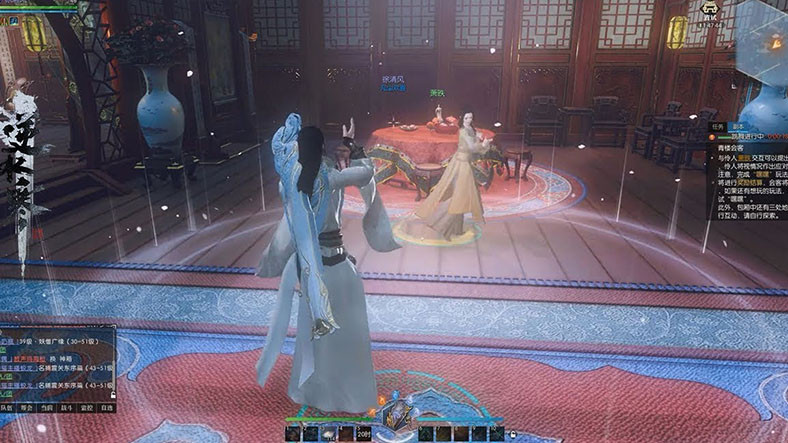
Task: Select the 当前 chat tab
Action: (47, 408)
